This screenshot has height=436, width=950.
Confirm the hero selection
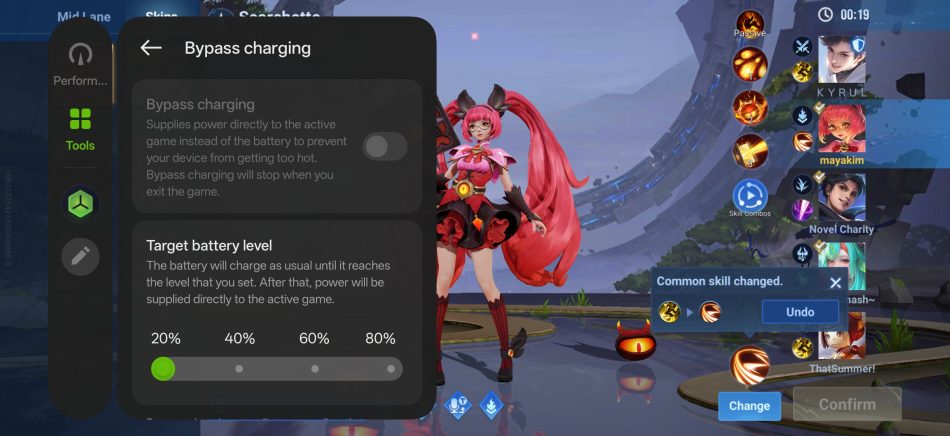tap(846, 405)
